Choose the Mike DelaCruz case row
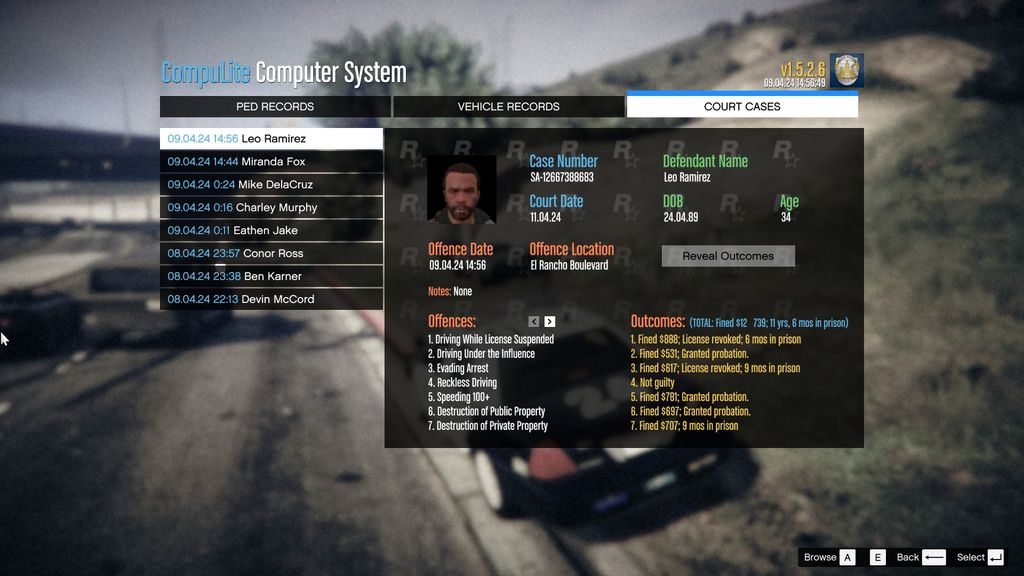The image size is (1024, 576). coord(271,185)
